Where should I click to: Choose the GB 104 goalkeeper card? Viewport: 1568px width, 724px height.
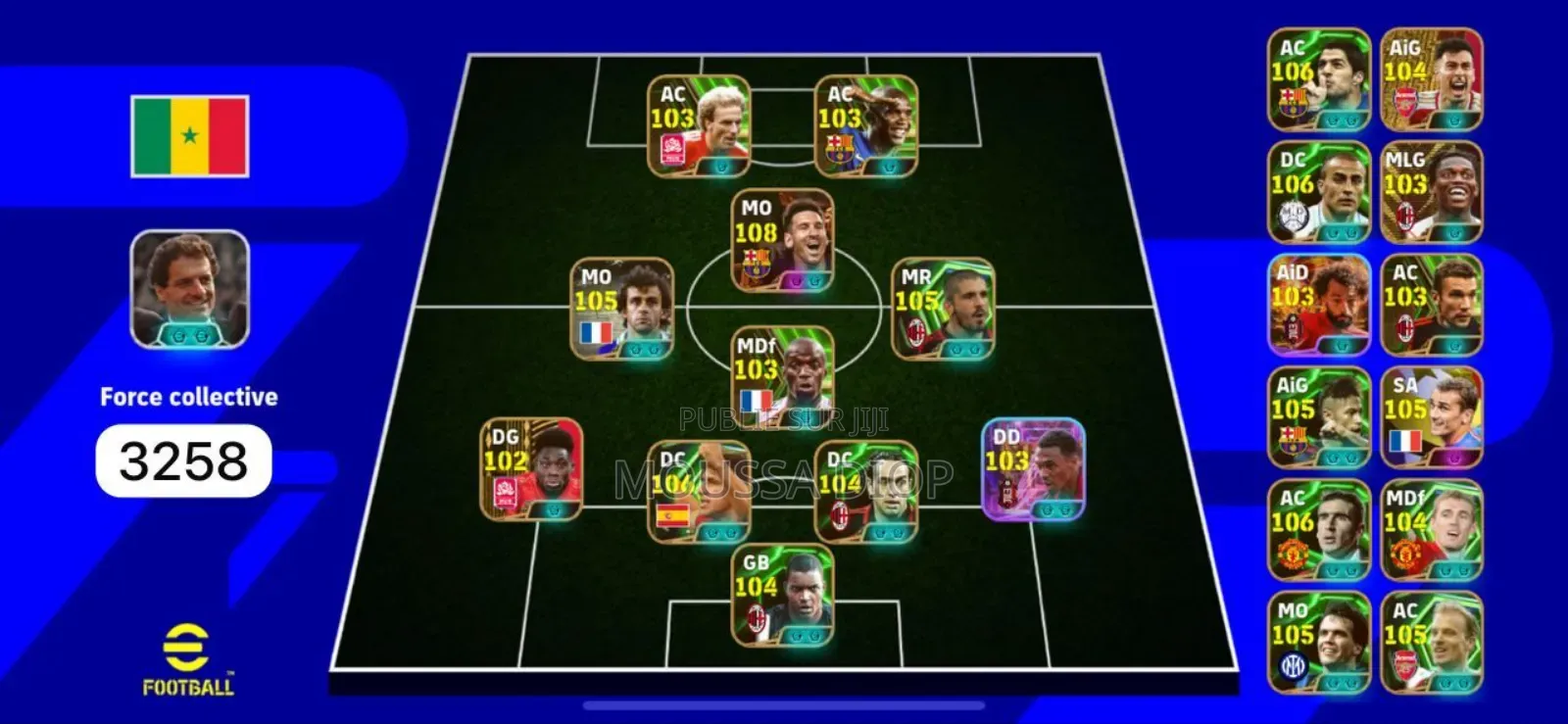point(783,595)
